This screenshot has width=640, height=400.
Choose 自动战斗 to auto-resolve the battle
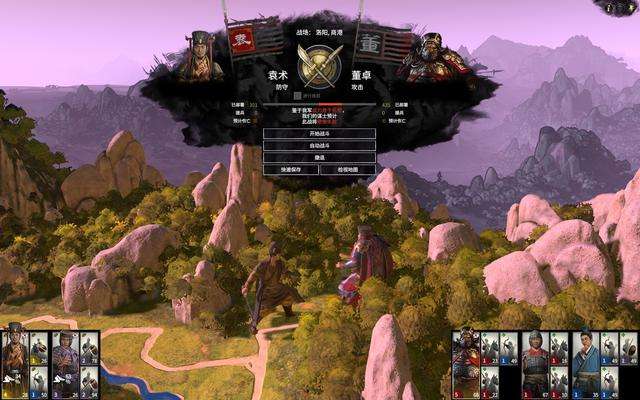319,145
